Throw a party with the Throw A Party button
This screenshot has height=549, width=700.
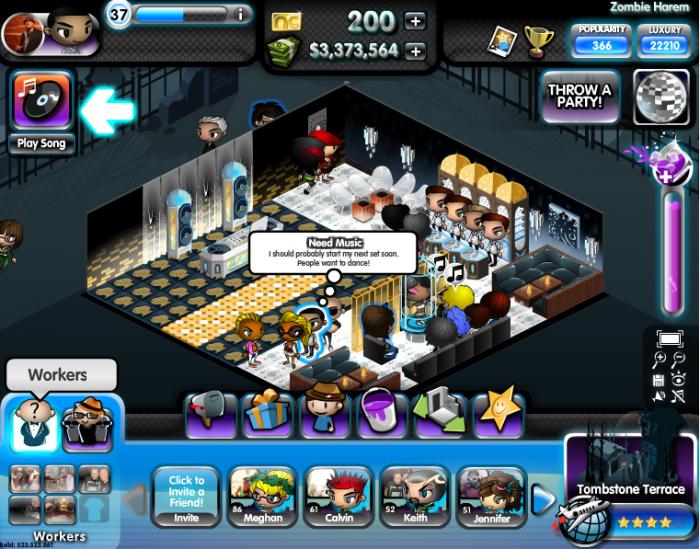[x=580, y=97]
